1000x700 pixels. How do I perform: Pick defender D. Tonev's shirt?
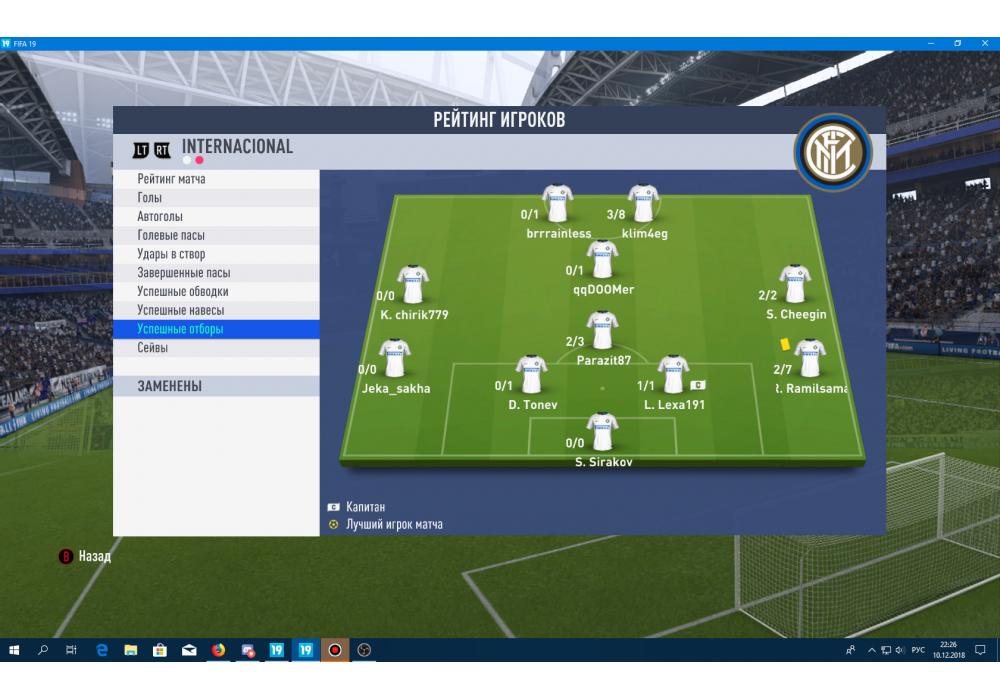point(531,374)
